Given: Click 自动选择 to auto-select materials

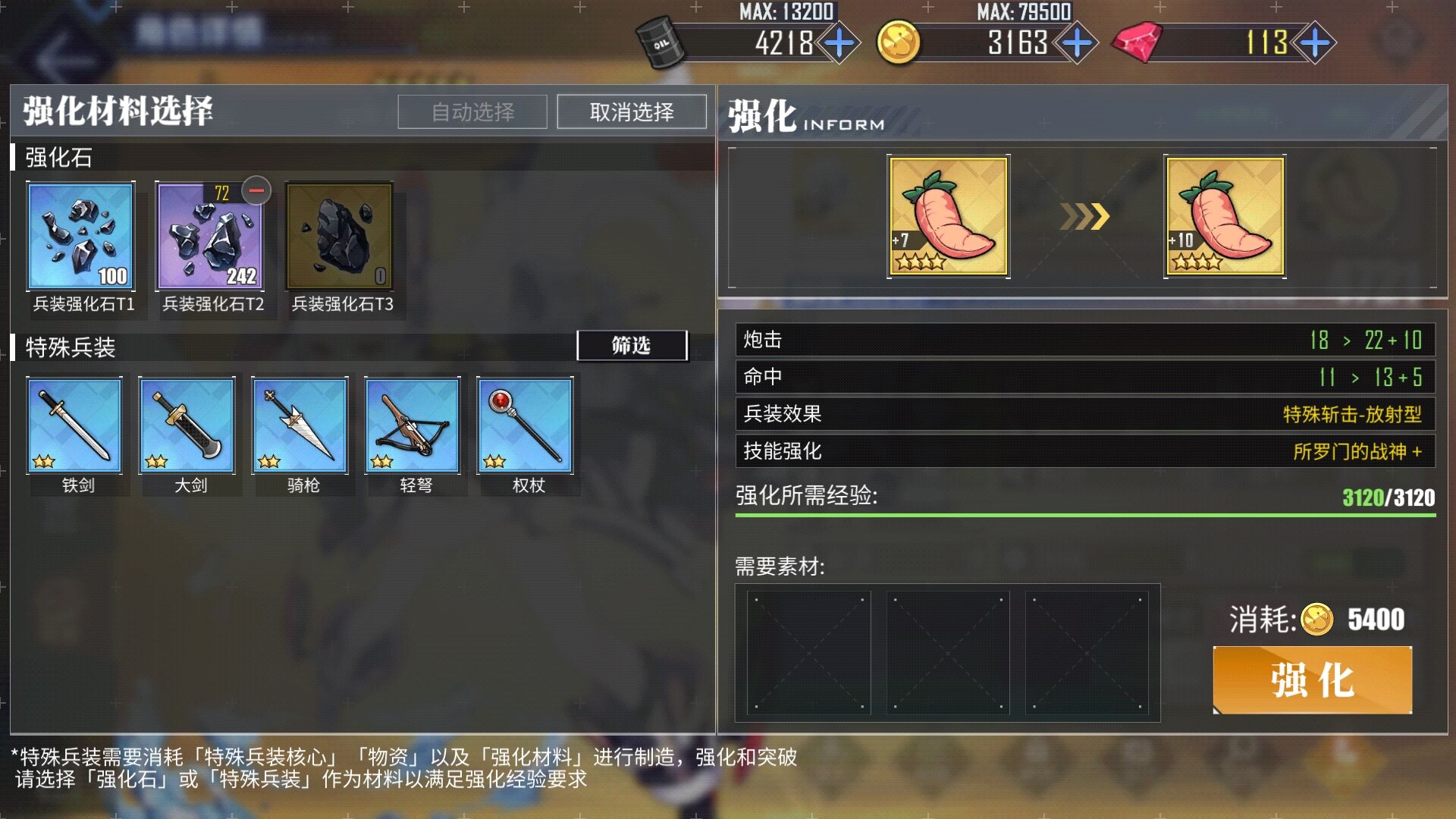Looking at the screenshot, I should click(x=472, y=111).
